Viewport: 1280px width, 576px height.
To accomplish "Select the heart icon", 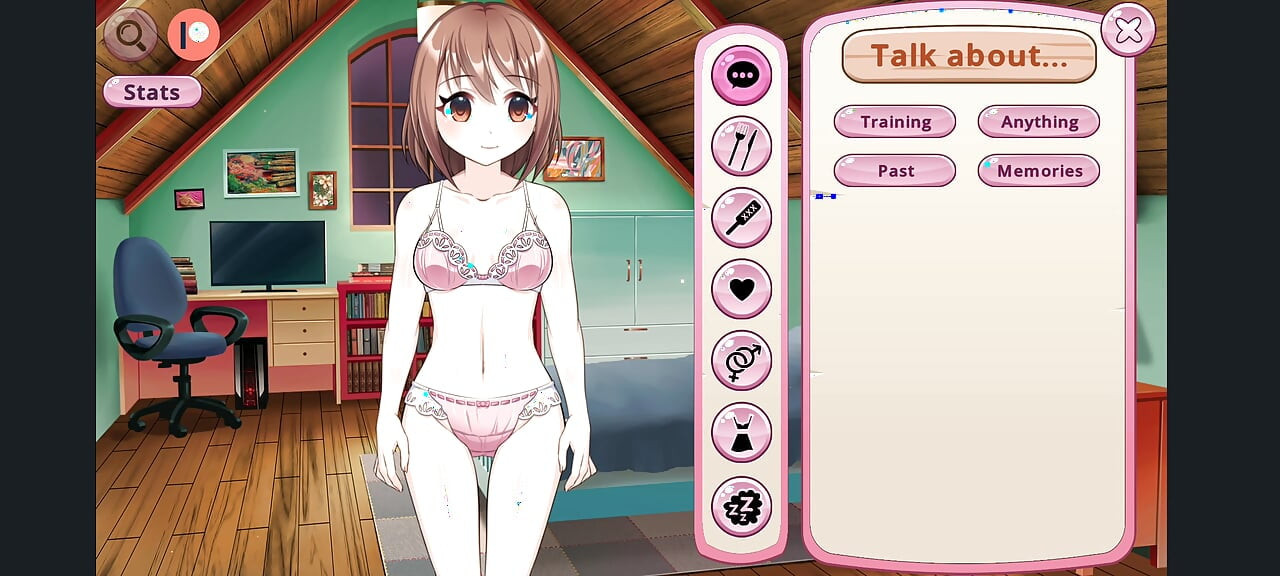I will pyautogui.click(x=741, y=289).
